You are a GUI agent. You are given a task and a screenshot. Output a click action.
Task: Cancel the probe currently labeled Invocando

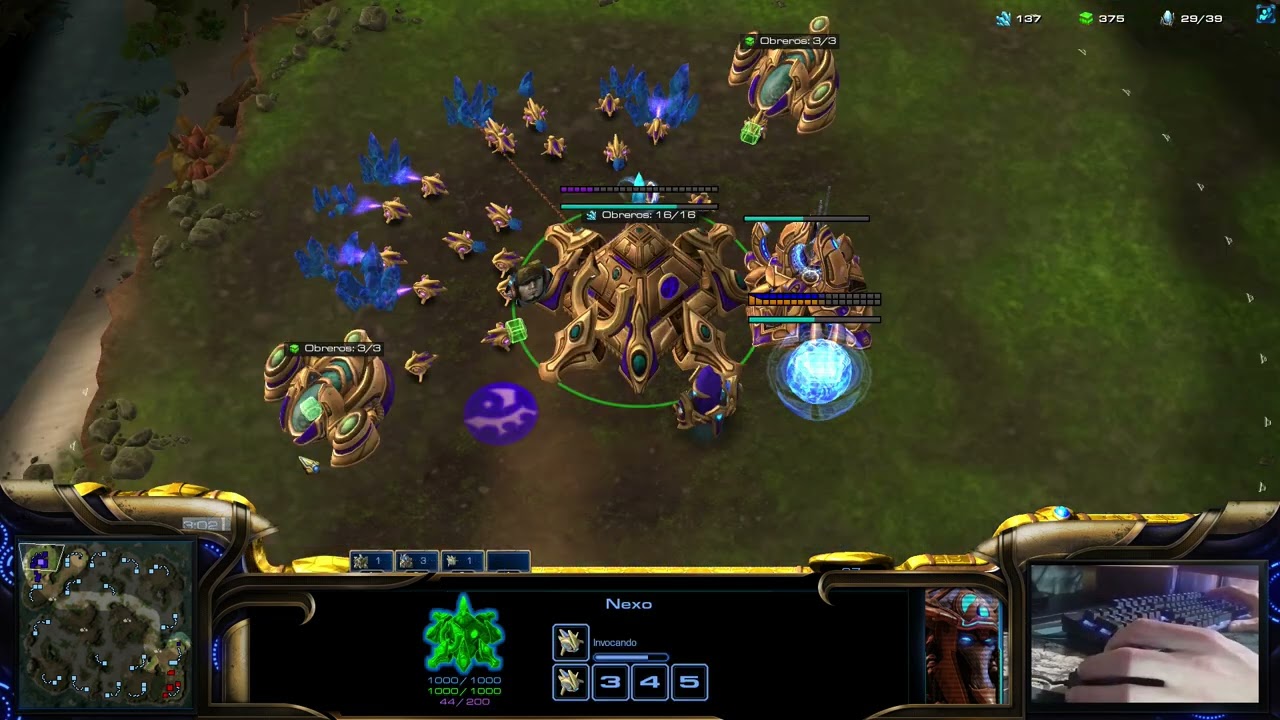click(x=571, y=642)
